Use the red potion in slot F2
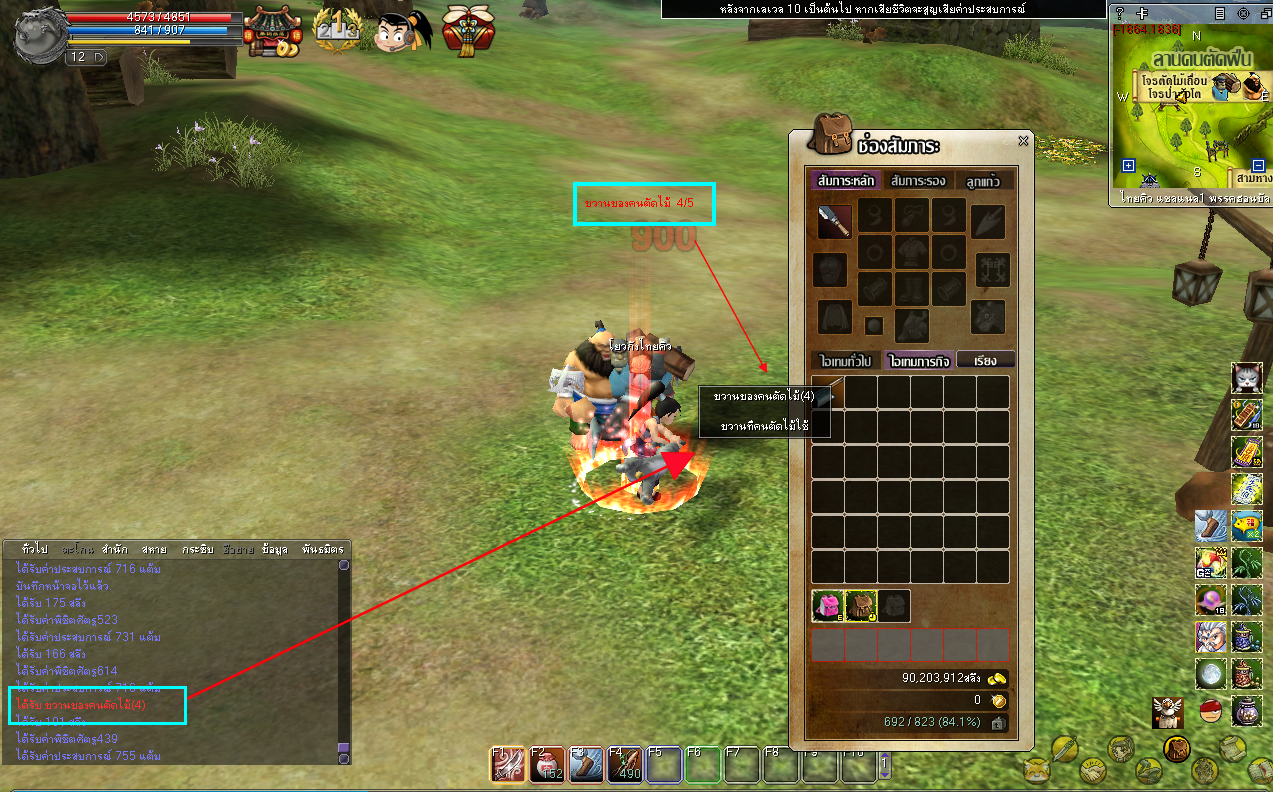 pyautogui.click(x=547, y=765)
